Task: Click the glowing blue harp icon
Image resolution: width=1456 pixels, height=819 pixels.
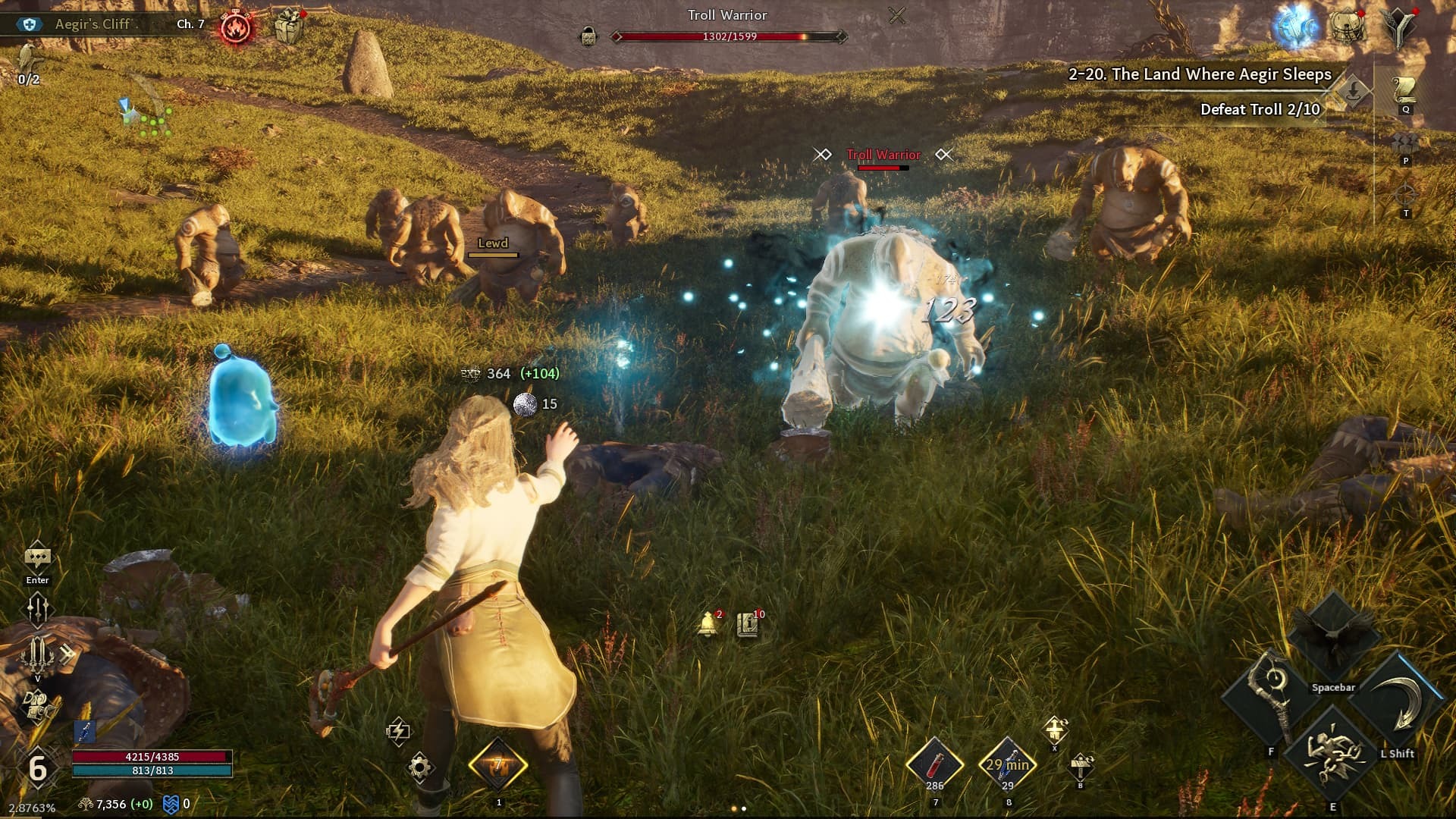Action: click(x=1296, y=27)
